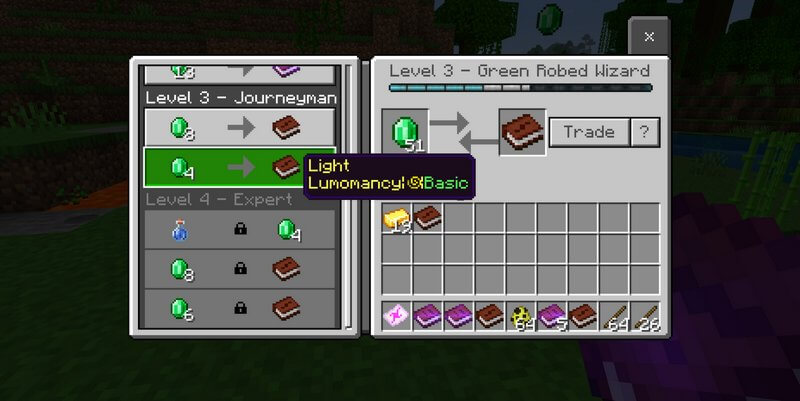
Task: Open the question mark help button
Action: [x=645, y=132]
